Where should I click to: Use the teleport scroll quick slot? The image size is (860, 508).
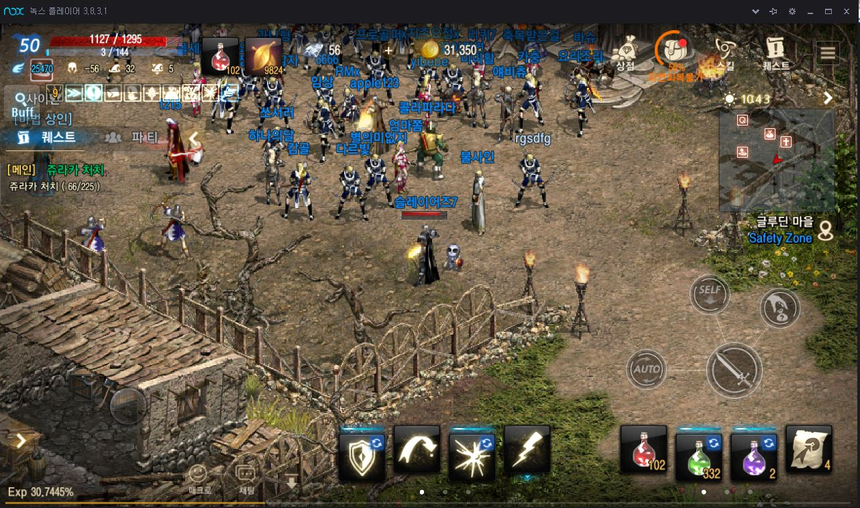coord(808,449)
